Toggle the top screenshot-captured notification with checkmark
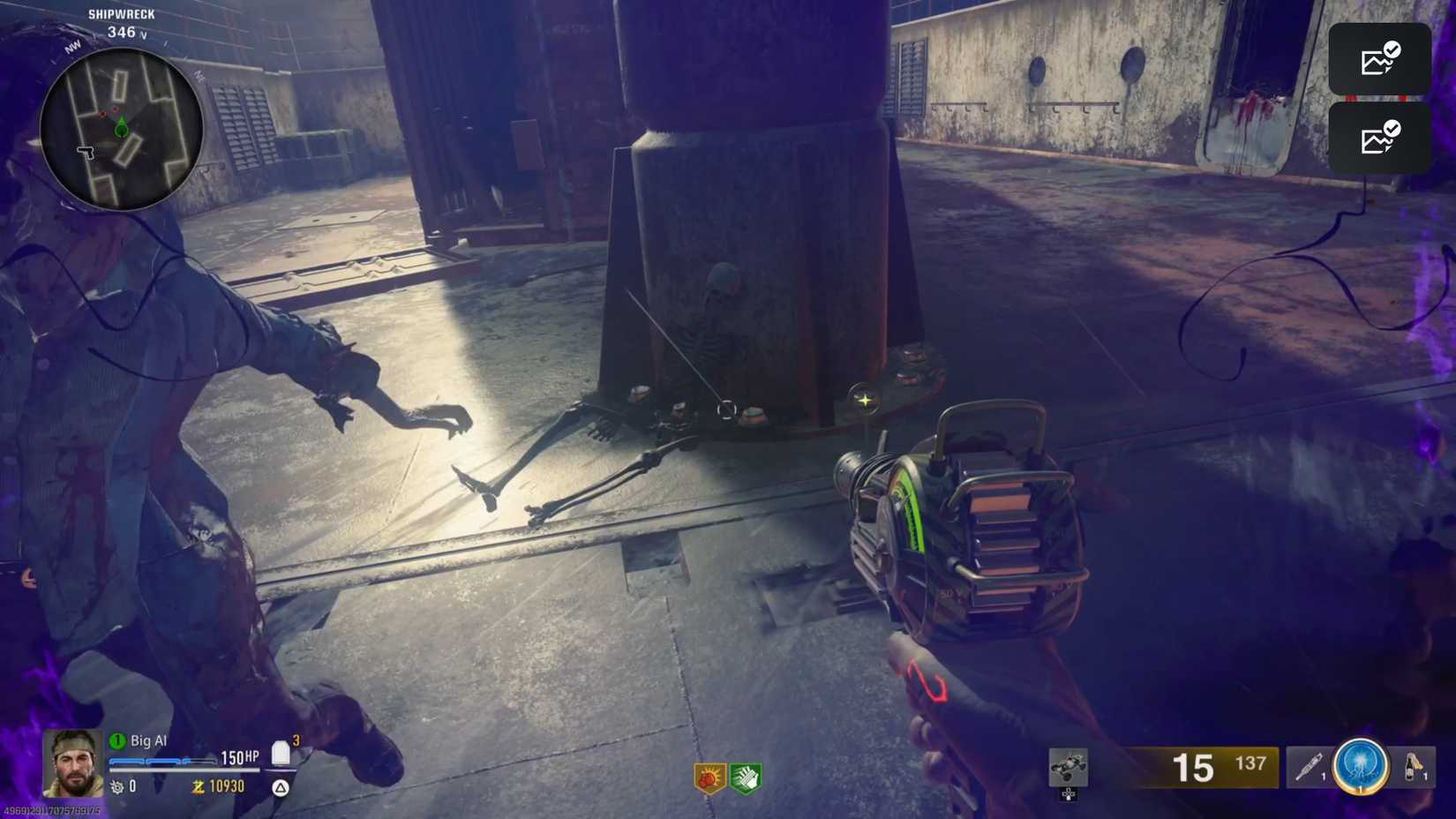1456x819 pixels. [x=1379, y=58]
